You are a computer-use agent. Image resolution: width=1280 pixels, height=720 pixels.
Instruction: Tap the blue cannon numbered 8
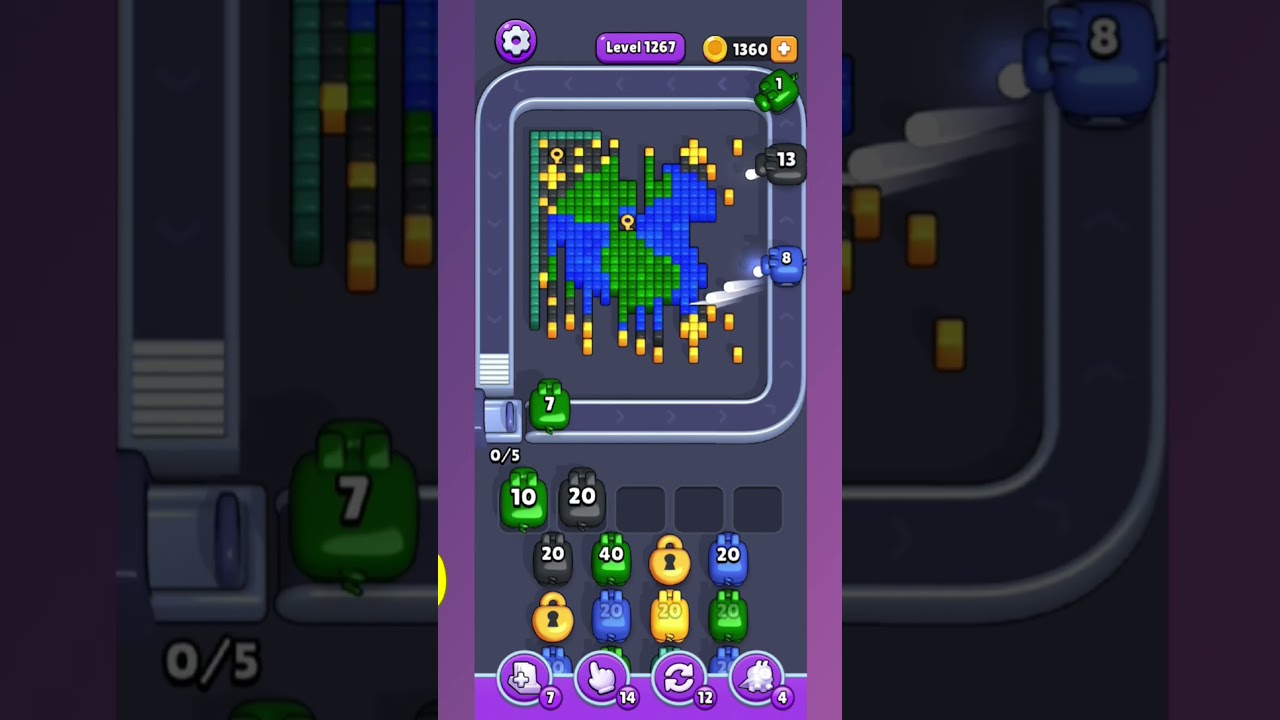coord(783,263)
